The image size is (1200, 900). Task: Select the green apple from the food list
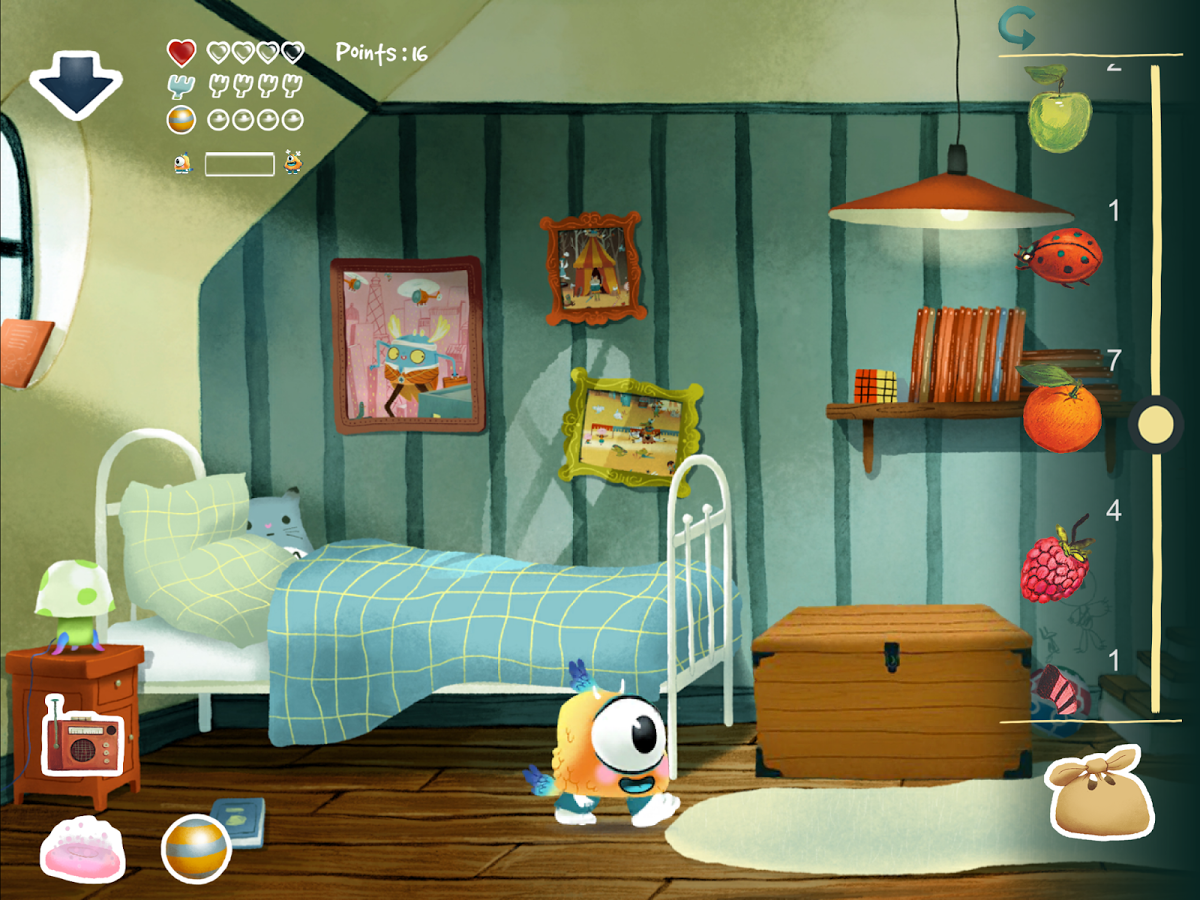coord(1060,111)
